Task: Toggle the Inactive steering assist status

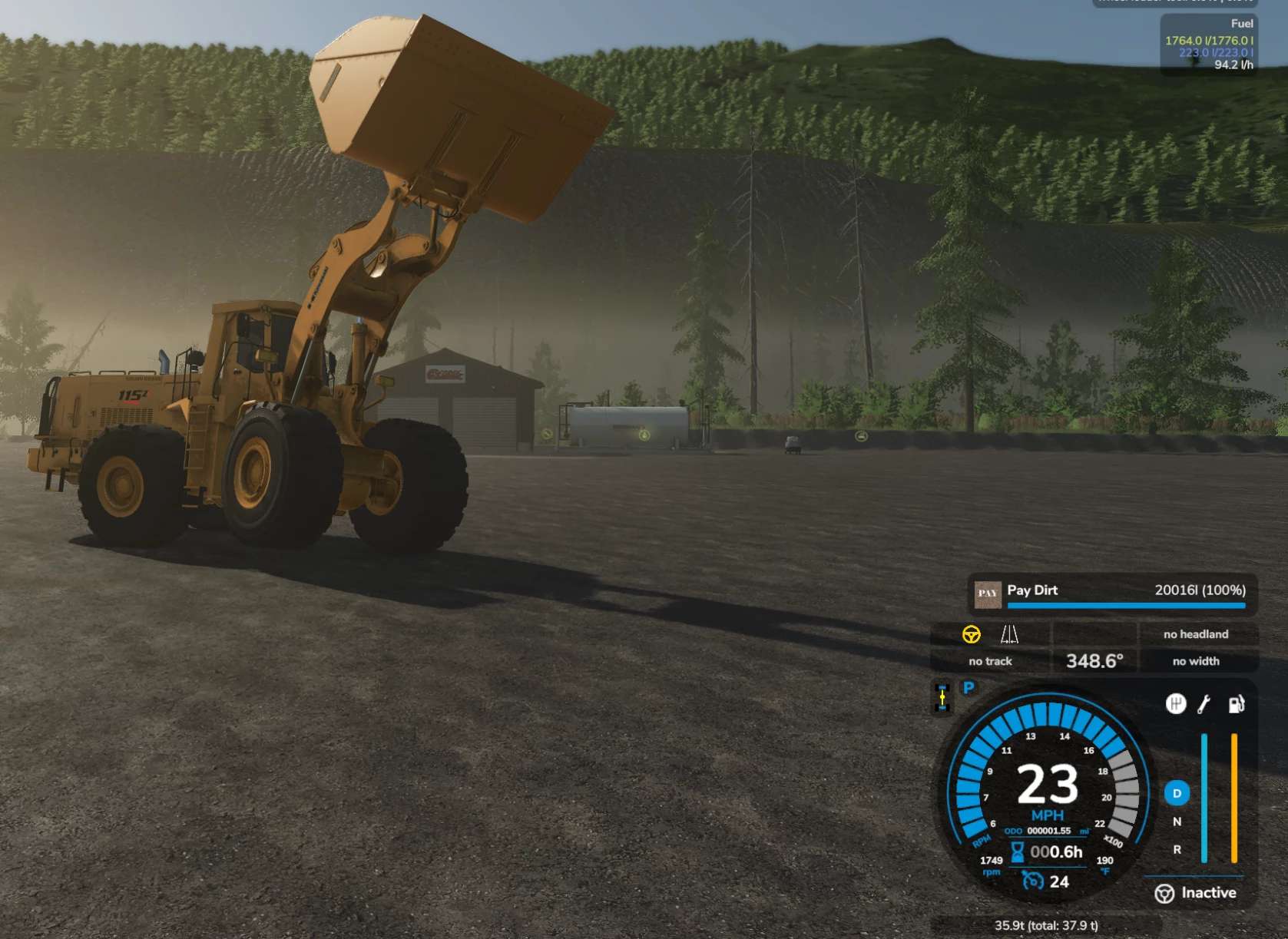Action: tap(1195, 893)
